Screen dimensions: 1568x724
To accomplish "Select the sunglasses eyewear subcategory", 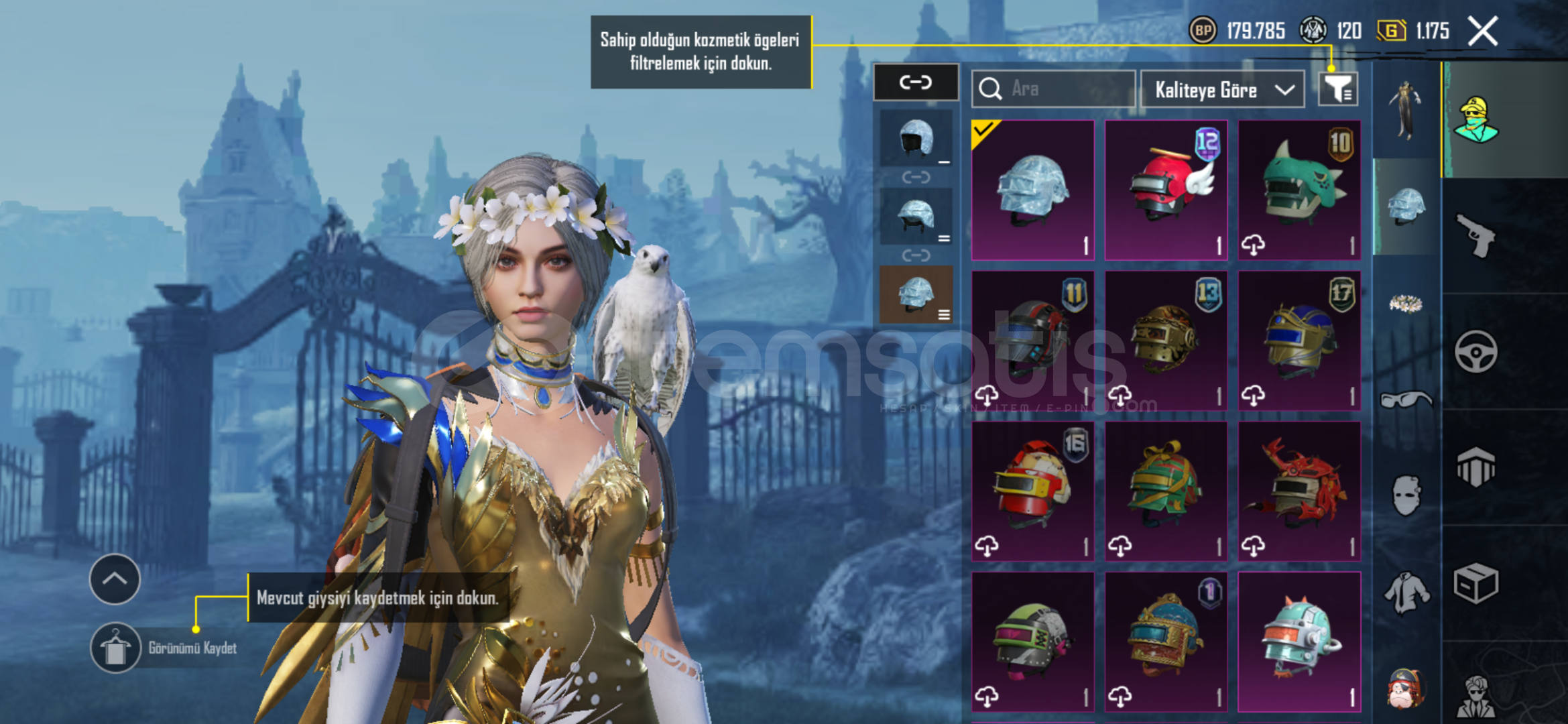I will click(x=1406, y=400).
